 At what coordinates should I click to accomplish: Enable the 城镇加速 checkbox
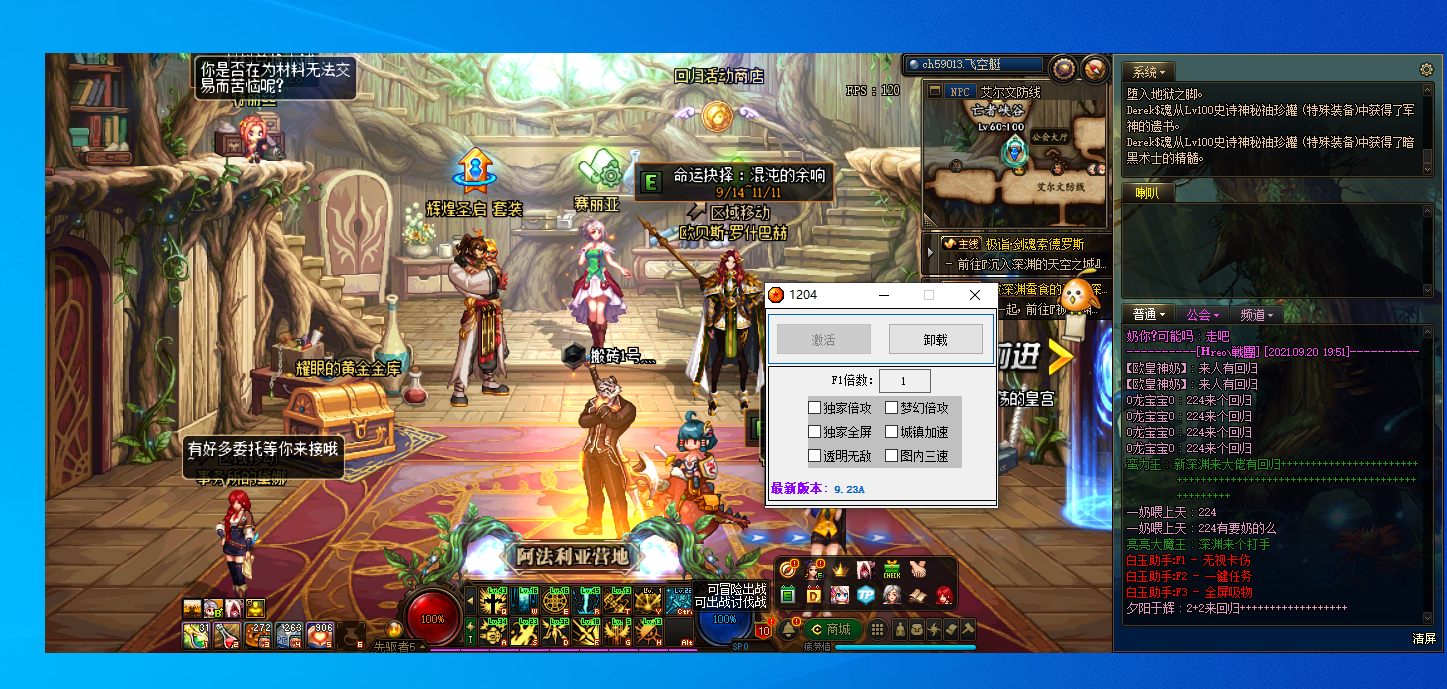pyautogui.click(x=892, y=432)
